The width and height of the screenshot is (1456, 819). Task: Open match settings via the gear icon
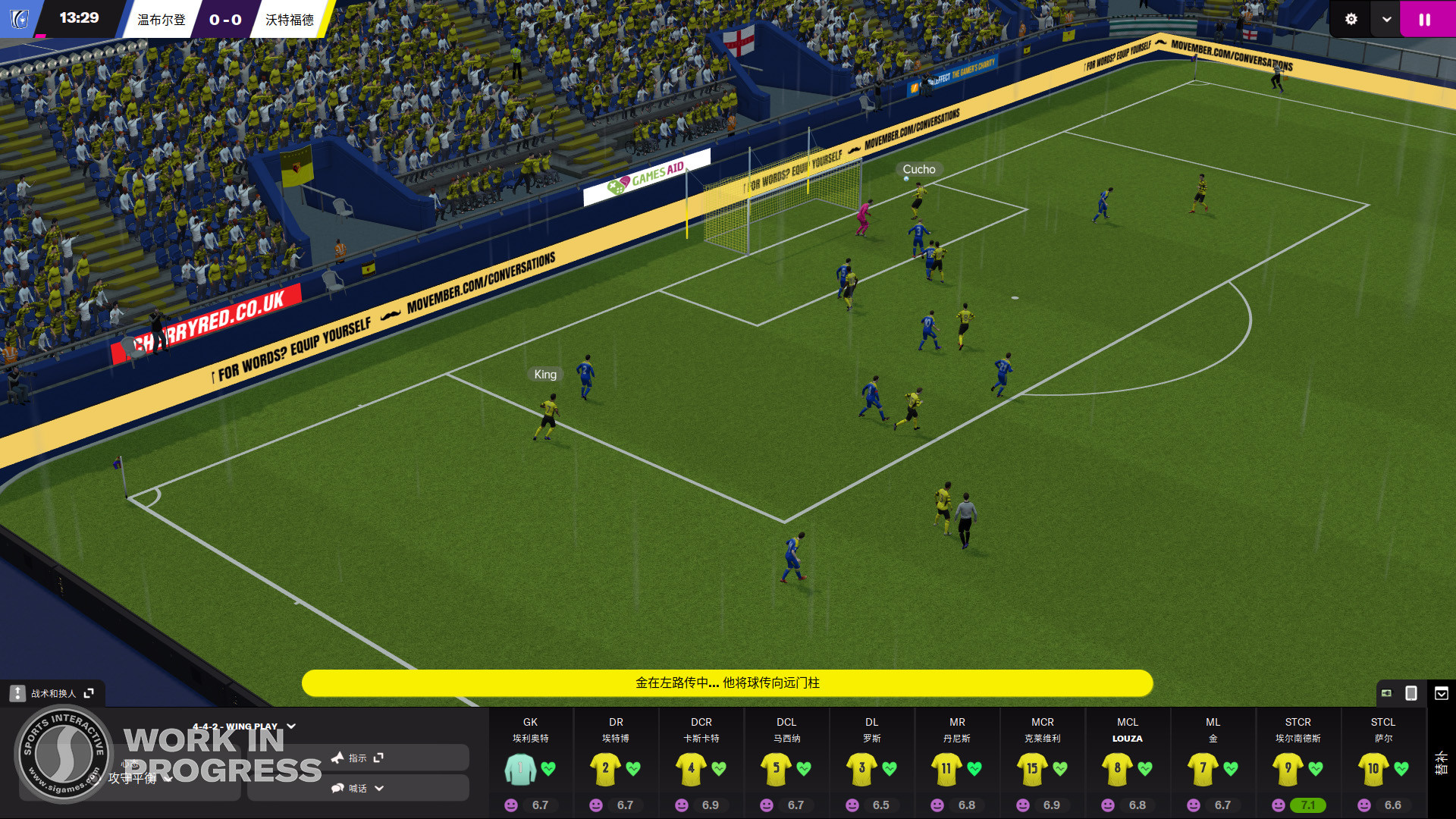(1351, 20)
